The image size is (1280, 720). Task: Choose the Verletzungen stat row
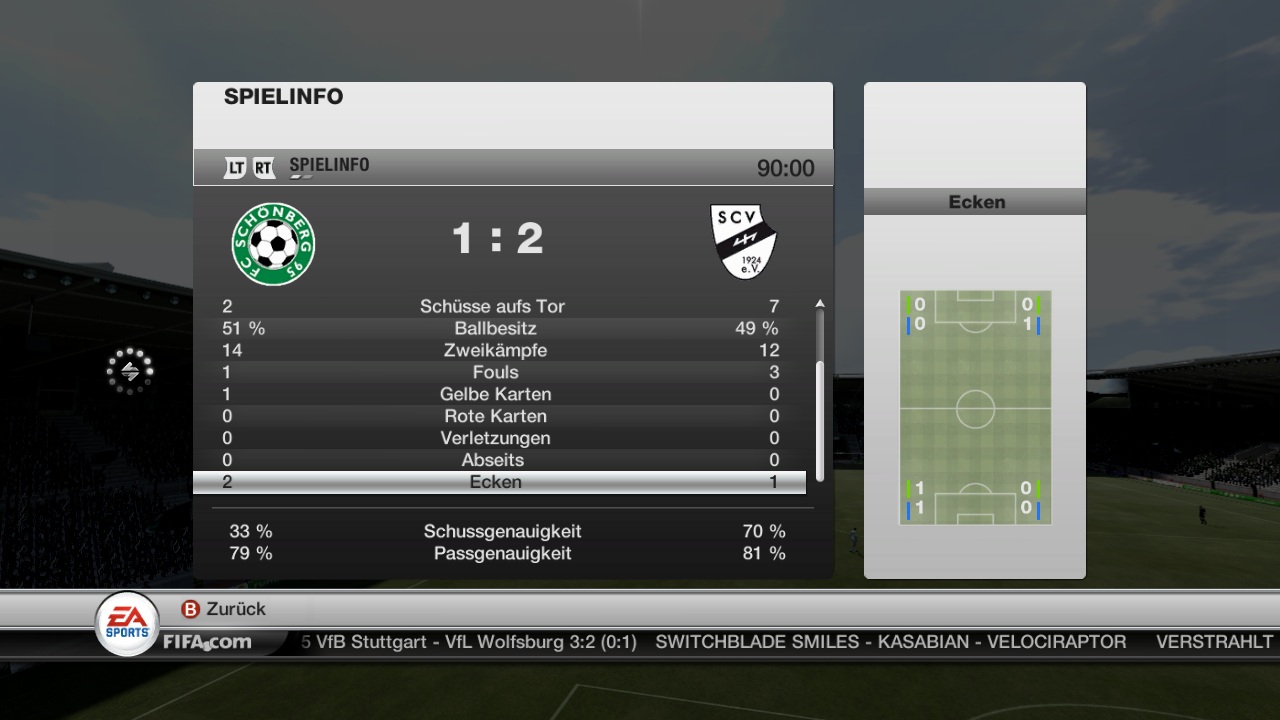[x=497, y=438]
